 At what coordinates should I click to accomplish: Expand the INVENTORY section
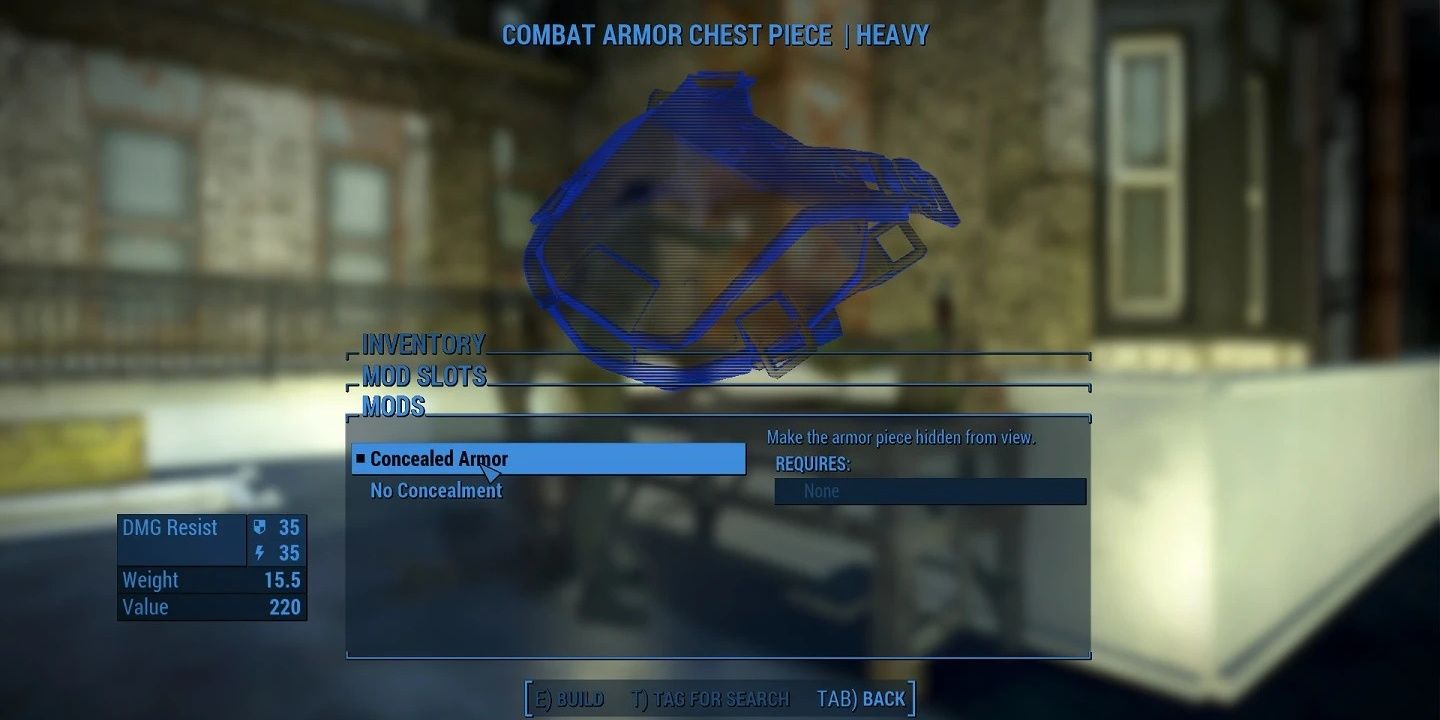(421, 344)
